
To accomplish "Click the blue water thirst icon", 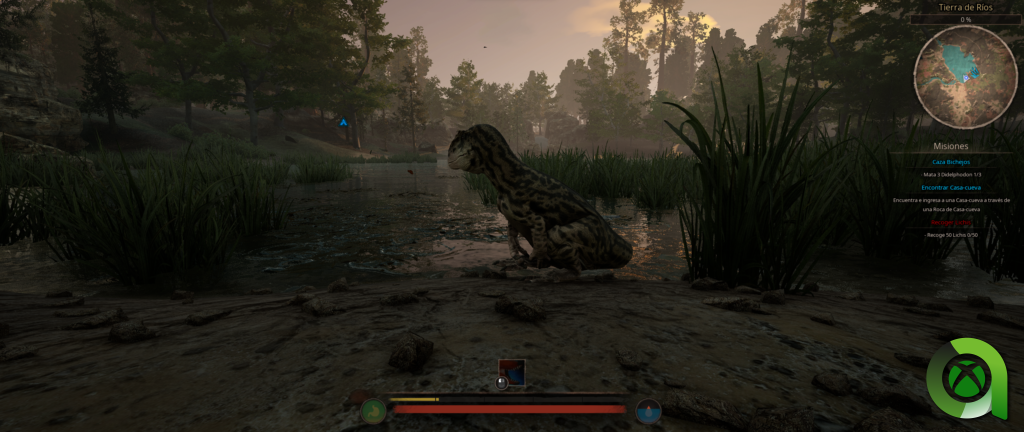I will (648, 410).
